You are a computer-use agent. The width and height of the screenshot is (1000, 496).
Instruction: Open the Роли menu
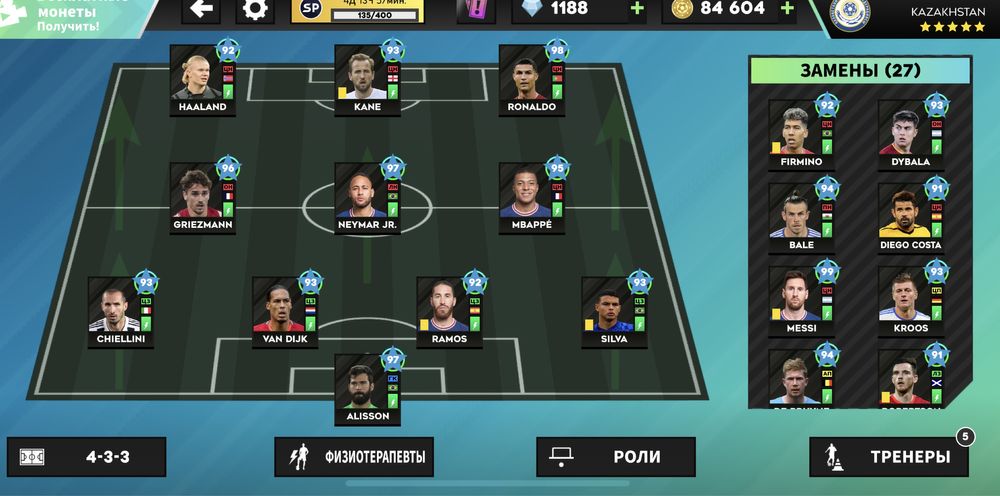(x=615, y=457)
